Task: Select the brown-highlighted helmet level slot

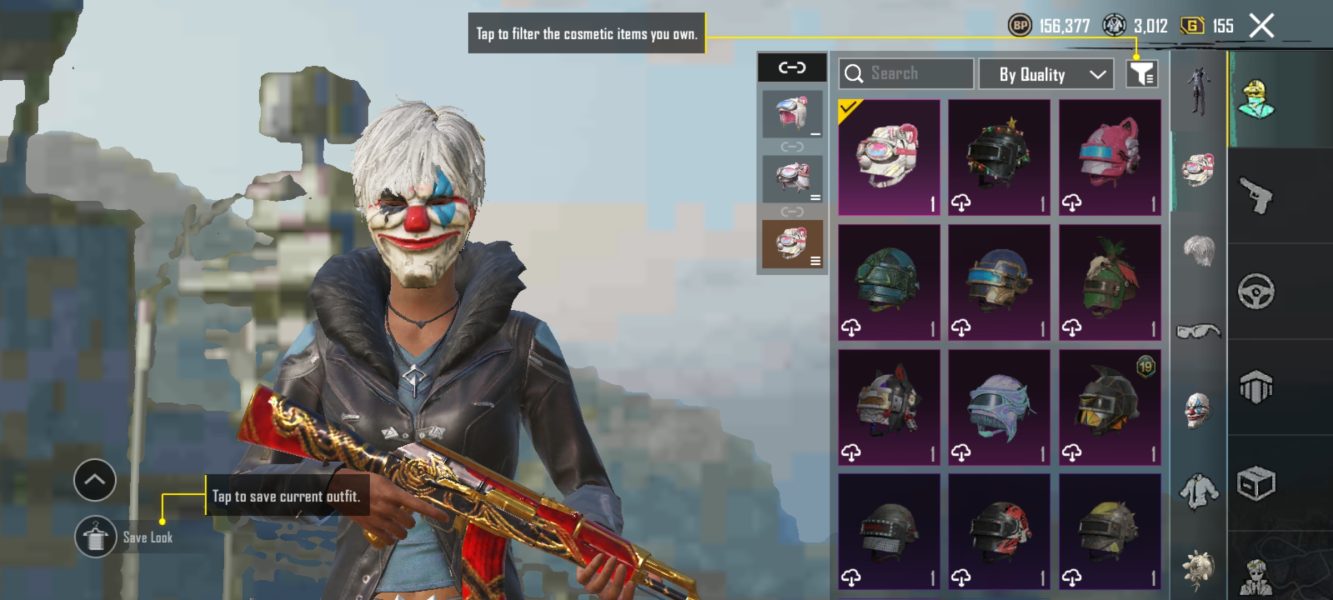Action: tap(793, 244)
